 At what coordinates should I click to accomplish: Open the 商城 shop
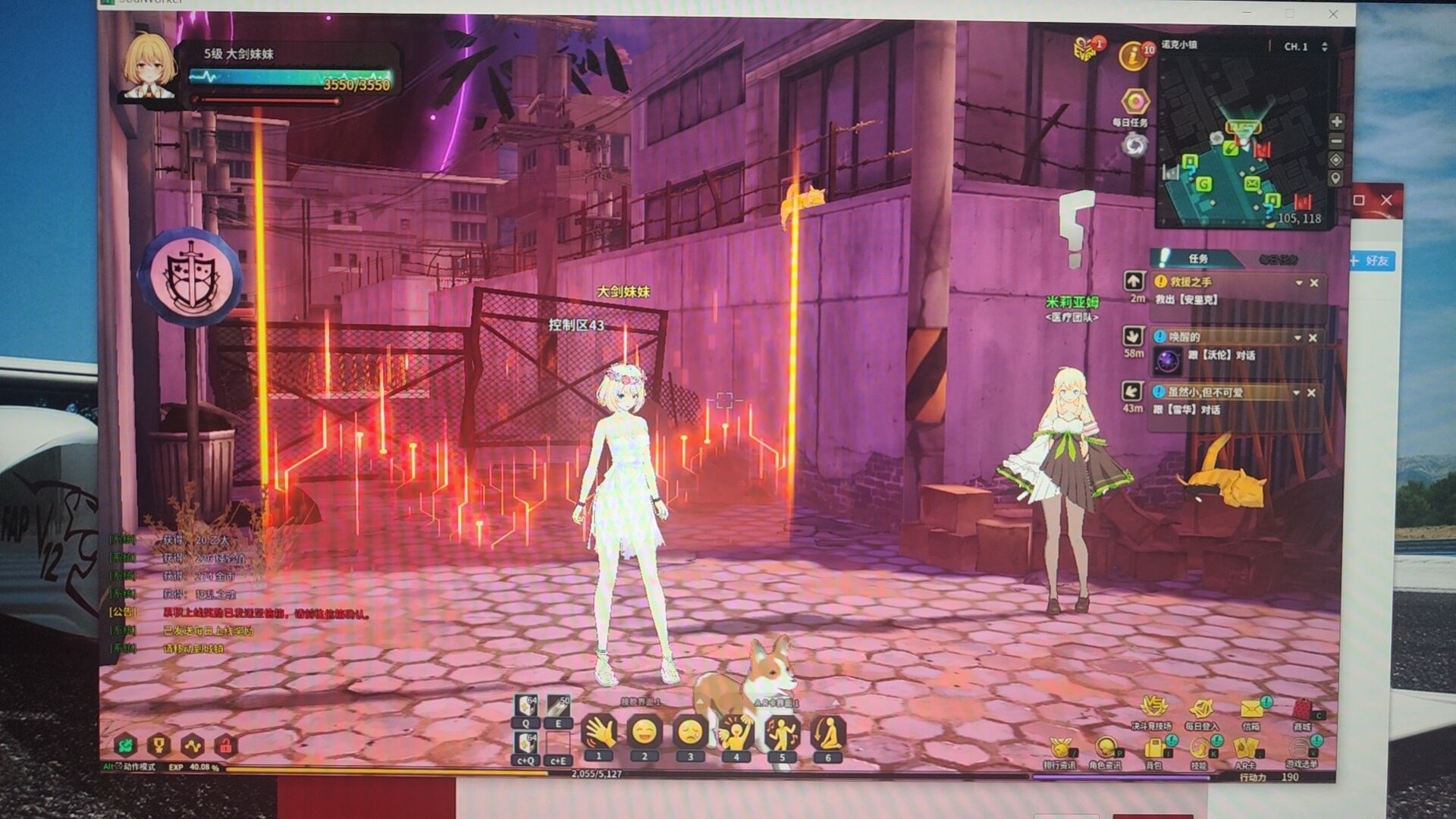(1302, 710)
